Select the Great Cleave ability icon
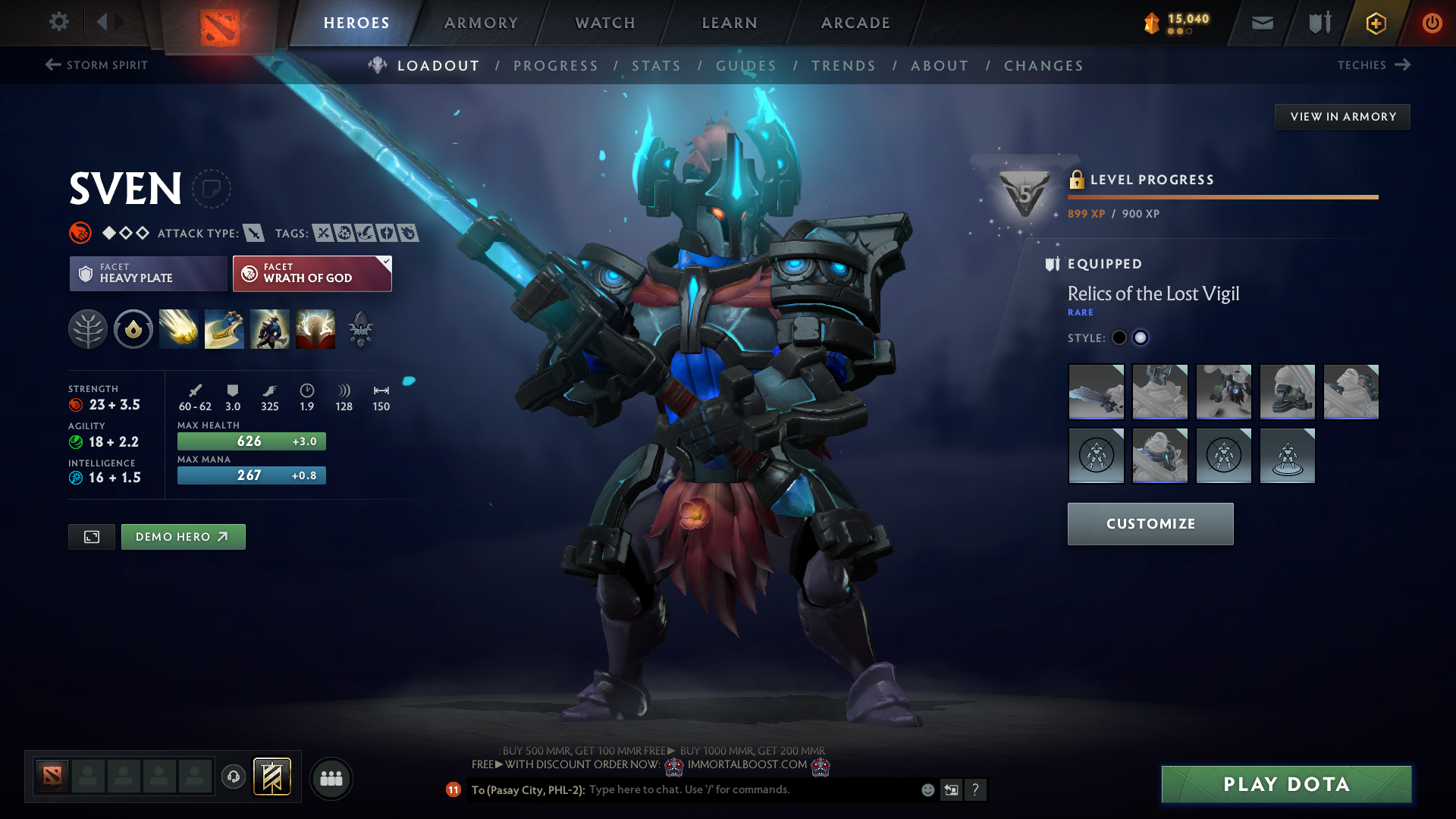 click(x=224, y=328)
